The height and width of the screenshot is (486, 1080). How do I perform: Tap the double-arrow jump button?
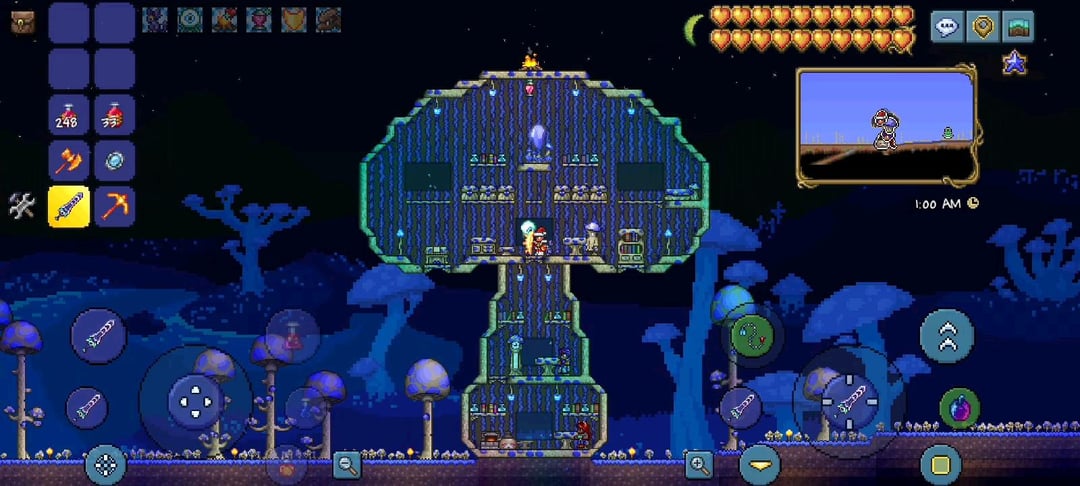(946, 335)
